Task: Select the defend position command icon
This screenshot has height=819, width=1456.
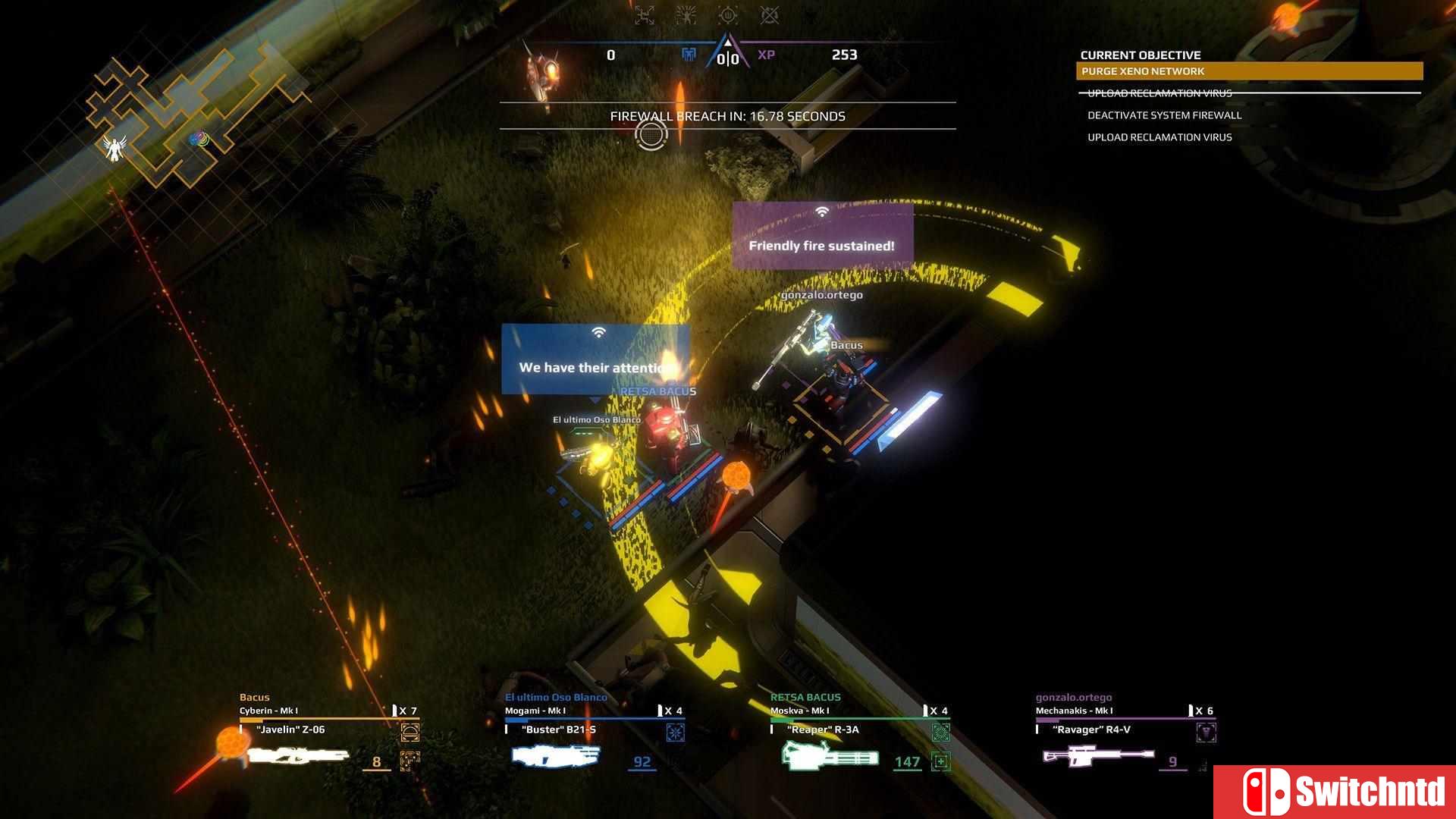Action: [x=728, y=14]
